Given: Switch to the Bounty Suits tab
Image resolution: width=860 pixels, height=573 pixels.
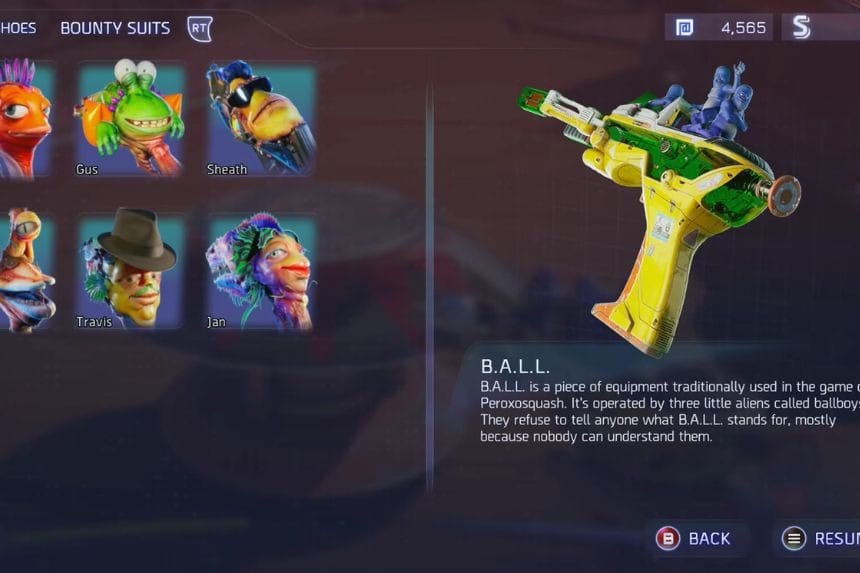Looking at the screenshot, I should 115,28.
